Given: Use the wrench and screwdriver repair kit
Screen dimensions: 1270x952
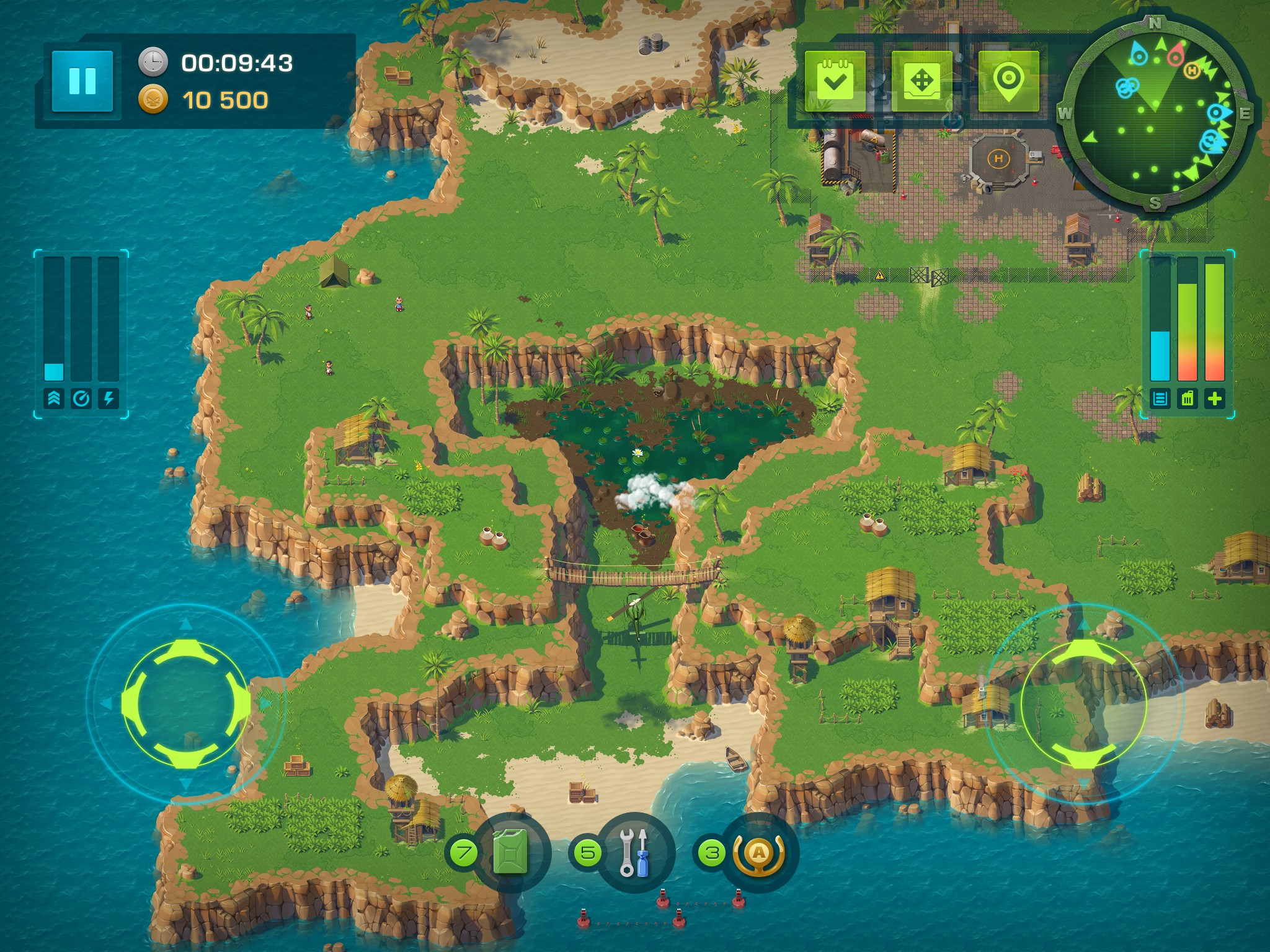Looking at the screenshot, I should [634, 852].
